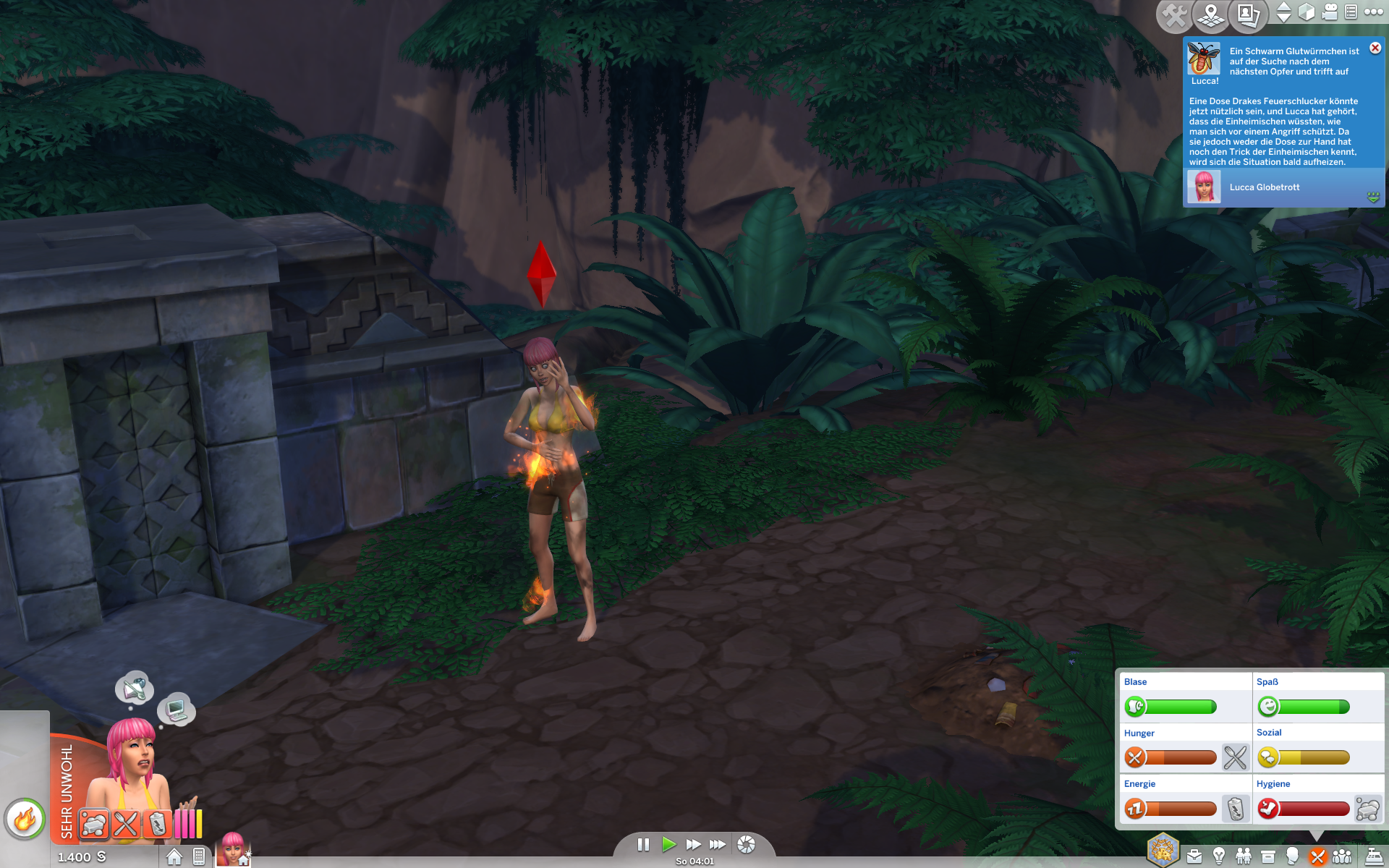This screenshot has width=1389, height=868.
Task: Open the three-dots game options menu
Action: click(1373, 12)
